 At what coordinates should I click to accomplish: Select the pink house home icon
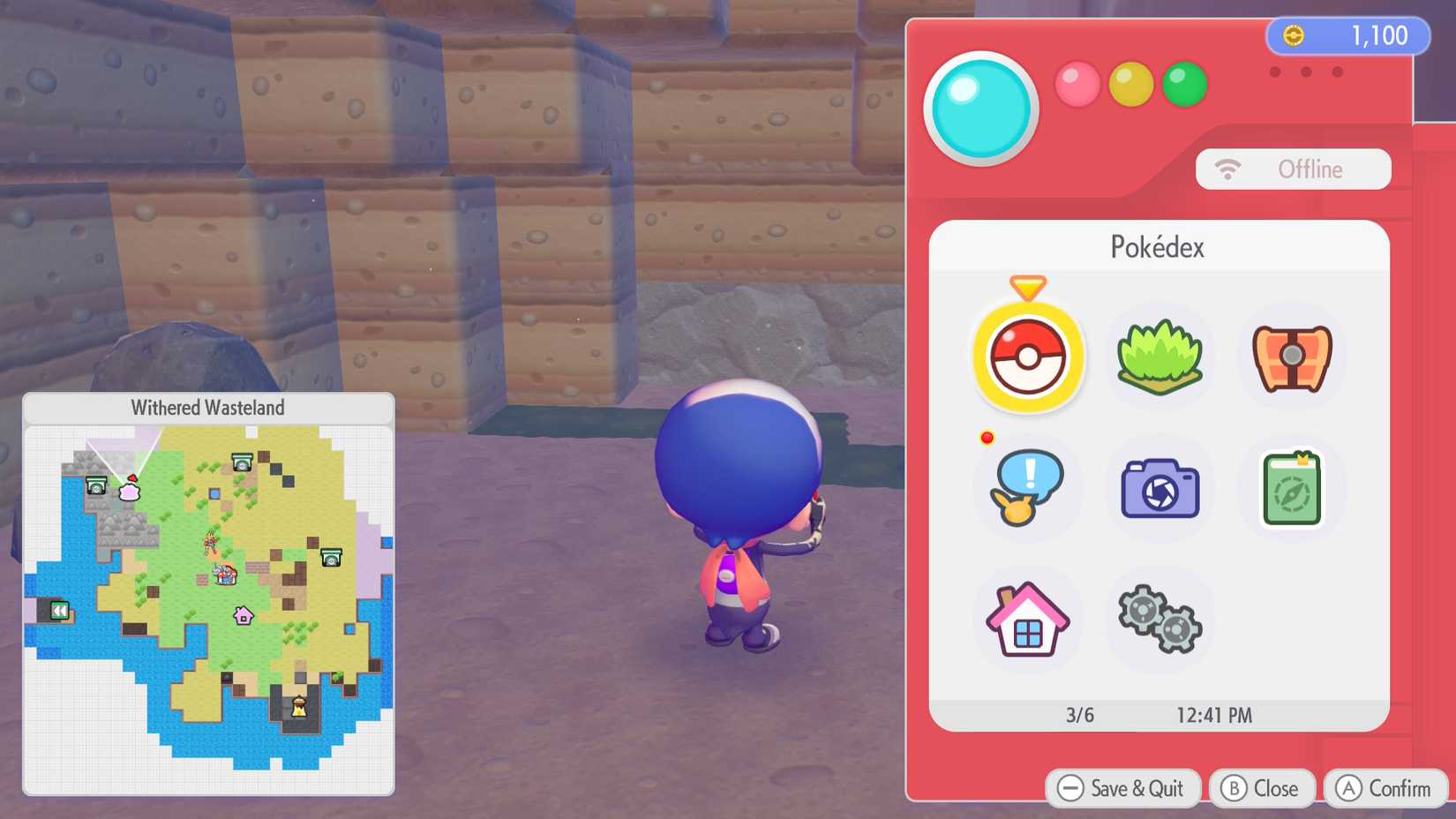1027,619
